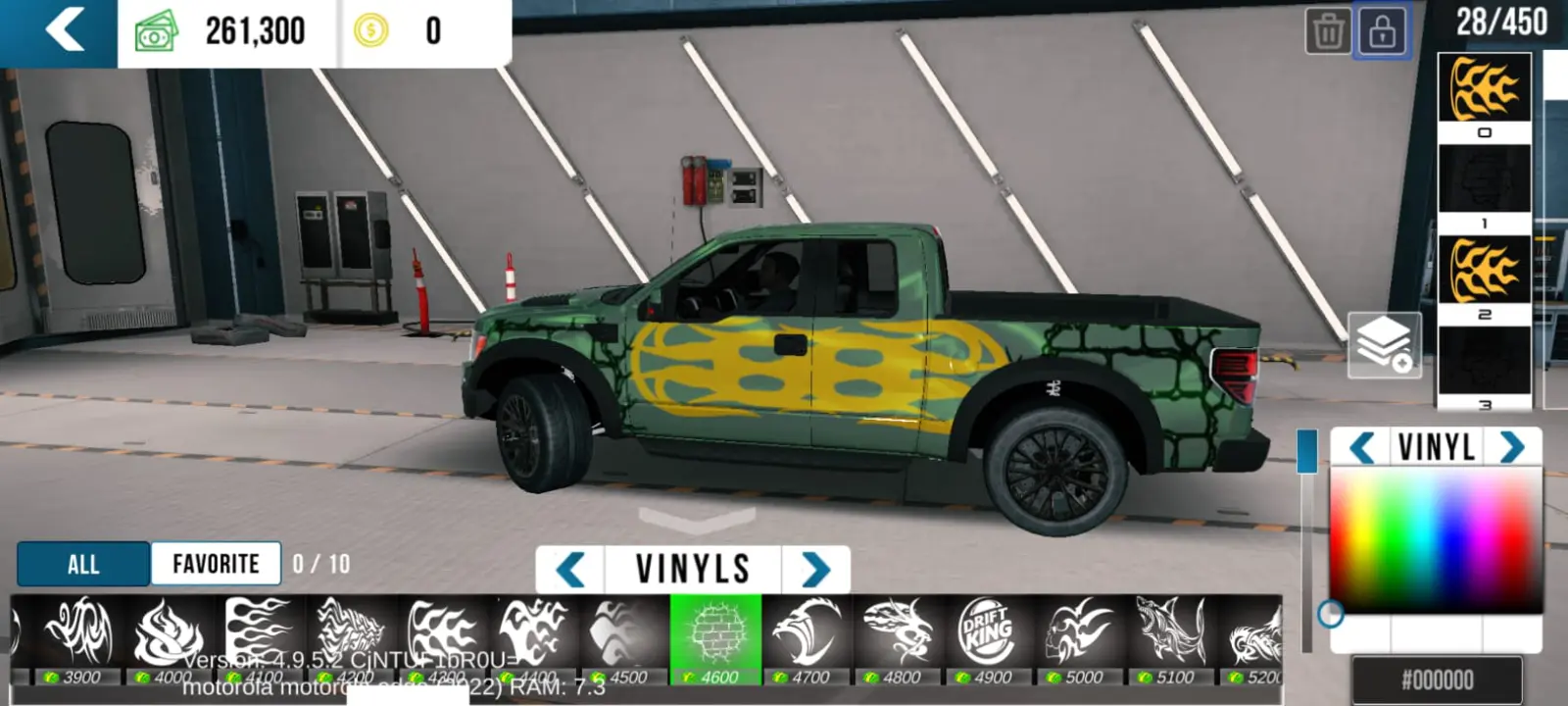Tap the back arrow to exit editor
The image size is (1568, 706).
point(59,29)
